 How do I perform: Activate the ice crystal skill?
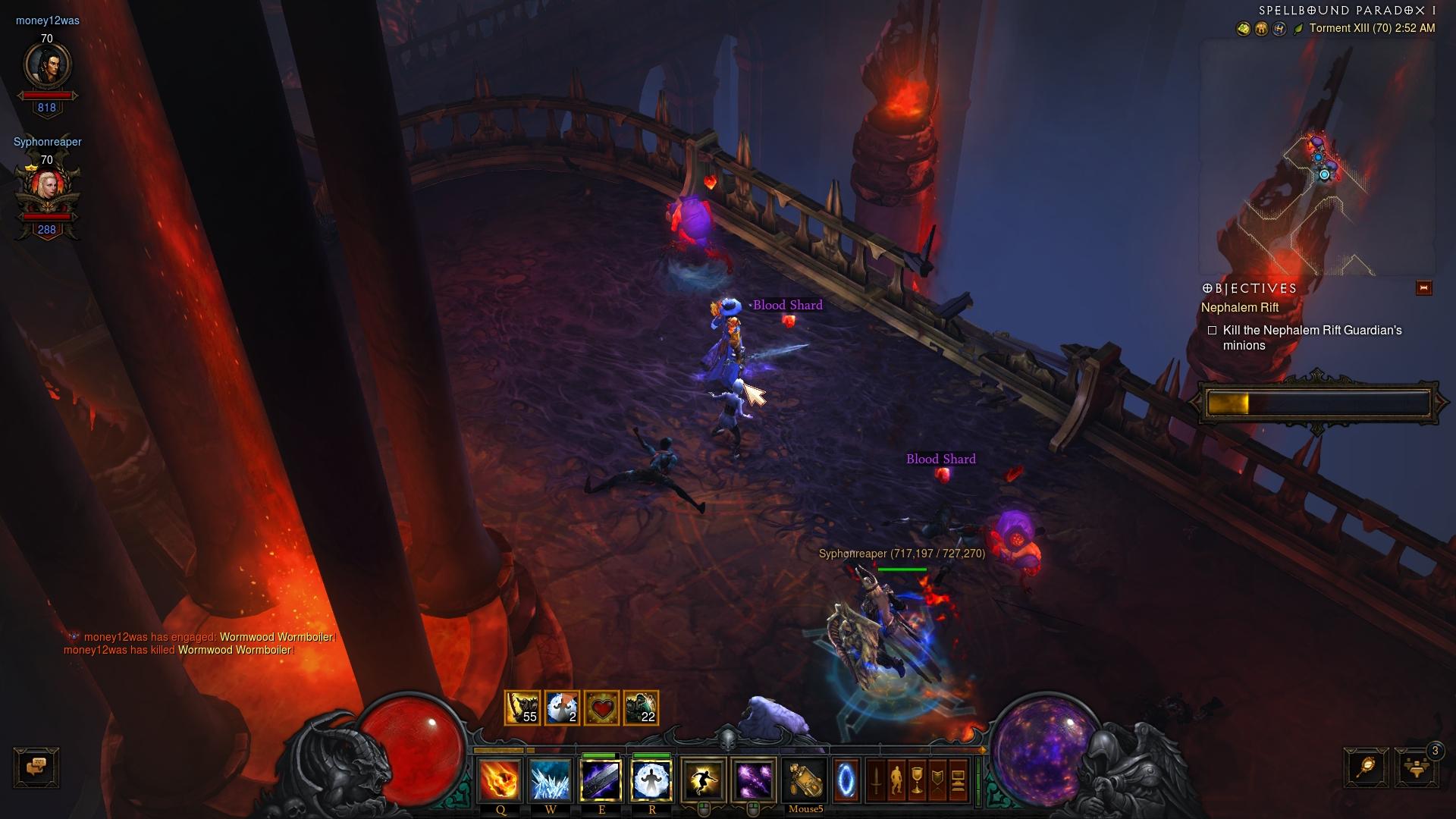point(550,780)
